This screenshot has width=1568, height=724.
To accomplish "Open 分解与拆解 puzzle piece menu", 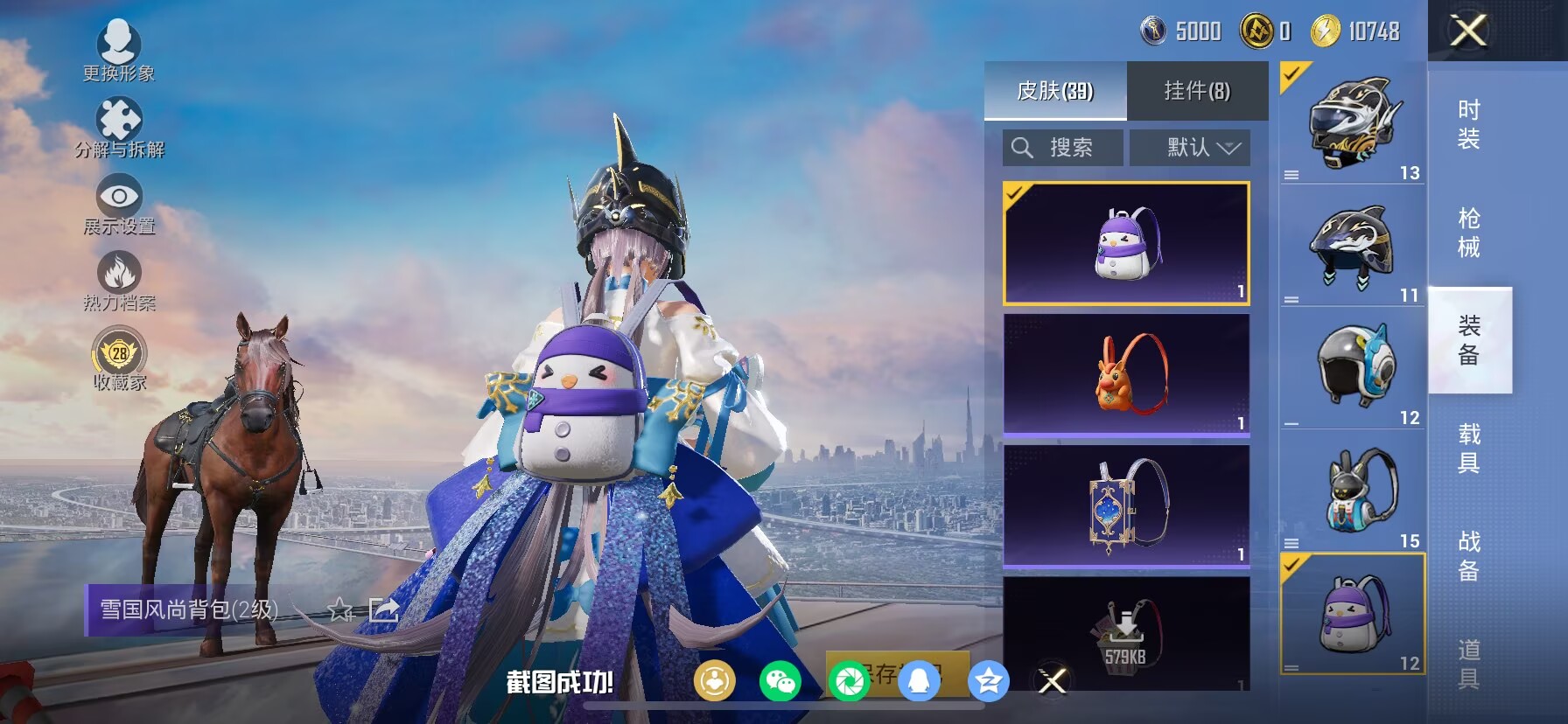I will pos(119,128).
